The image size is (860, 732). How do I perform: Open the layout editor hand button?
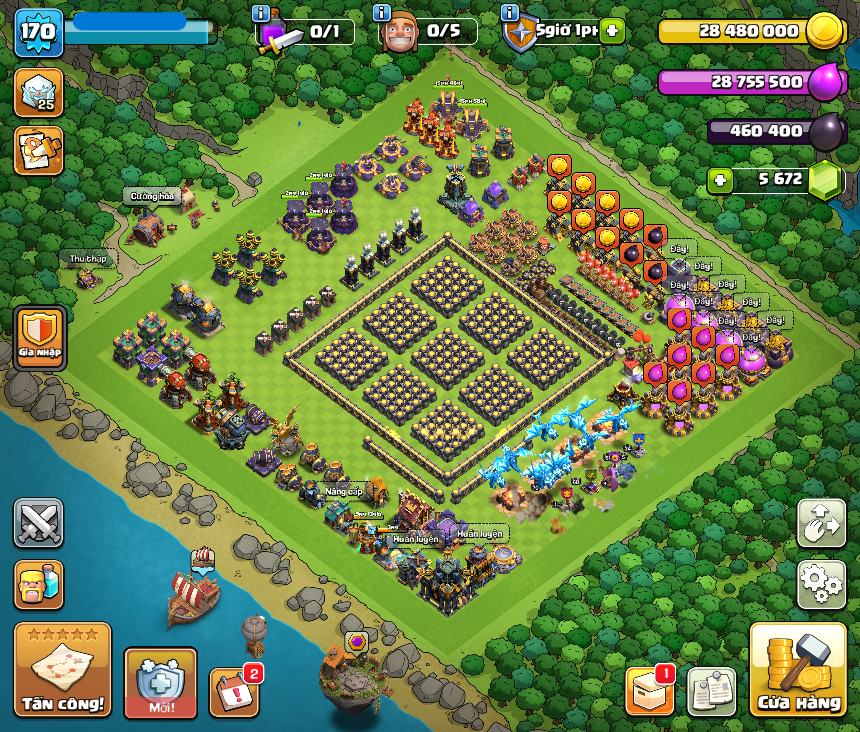(x=821, y=523)
